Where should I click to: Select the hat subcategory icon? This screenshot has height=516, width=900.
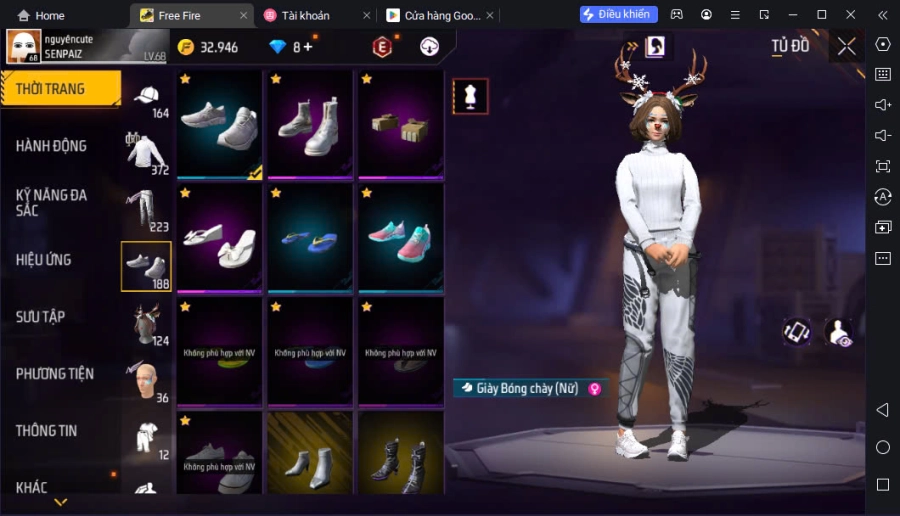tap(147, 99)
